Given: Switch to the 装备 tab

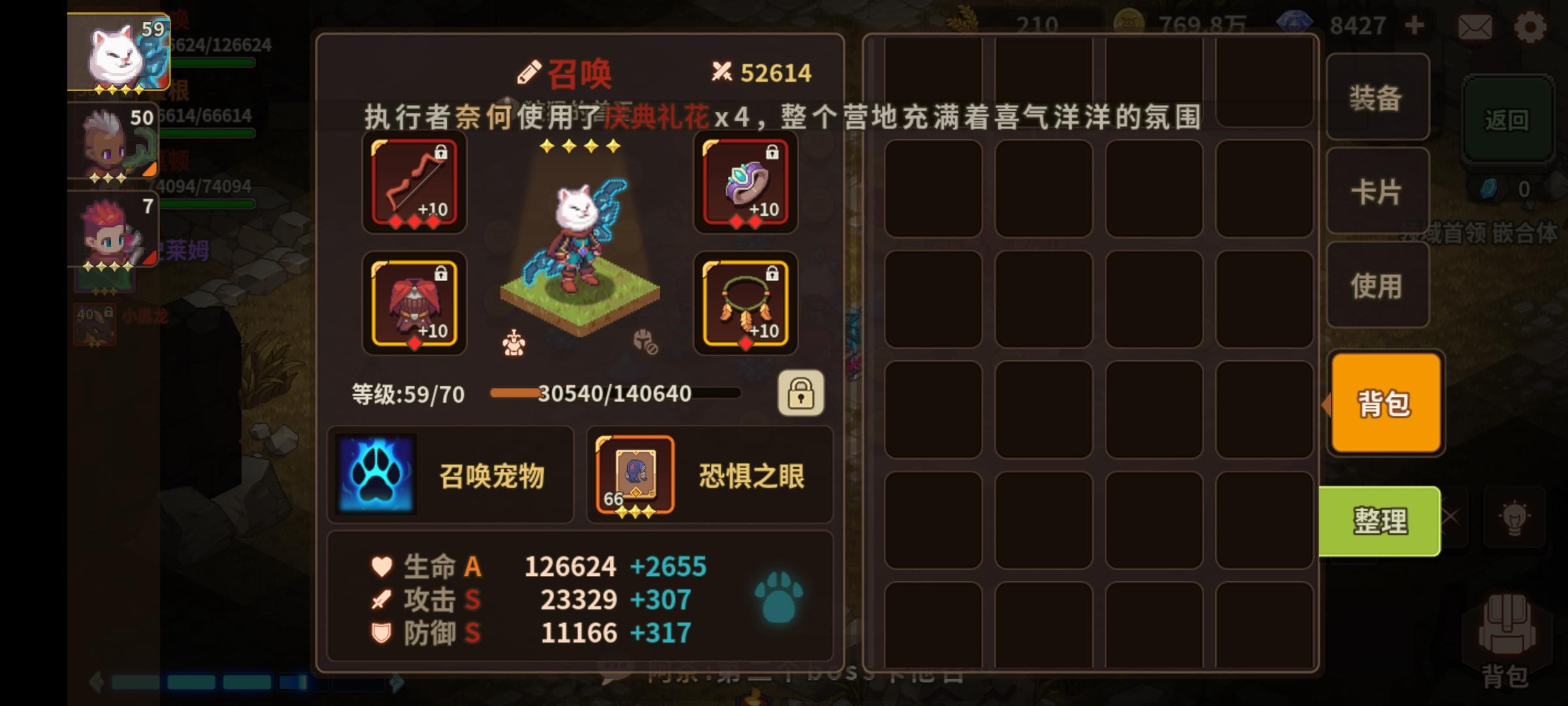Looking at the screenshot, I should point(1377,99).
